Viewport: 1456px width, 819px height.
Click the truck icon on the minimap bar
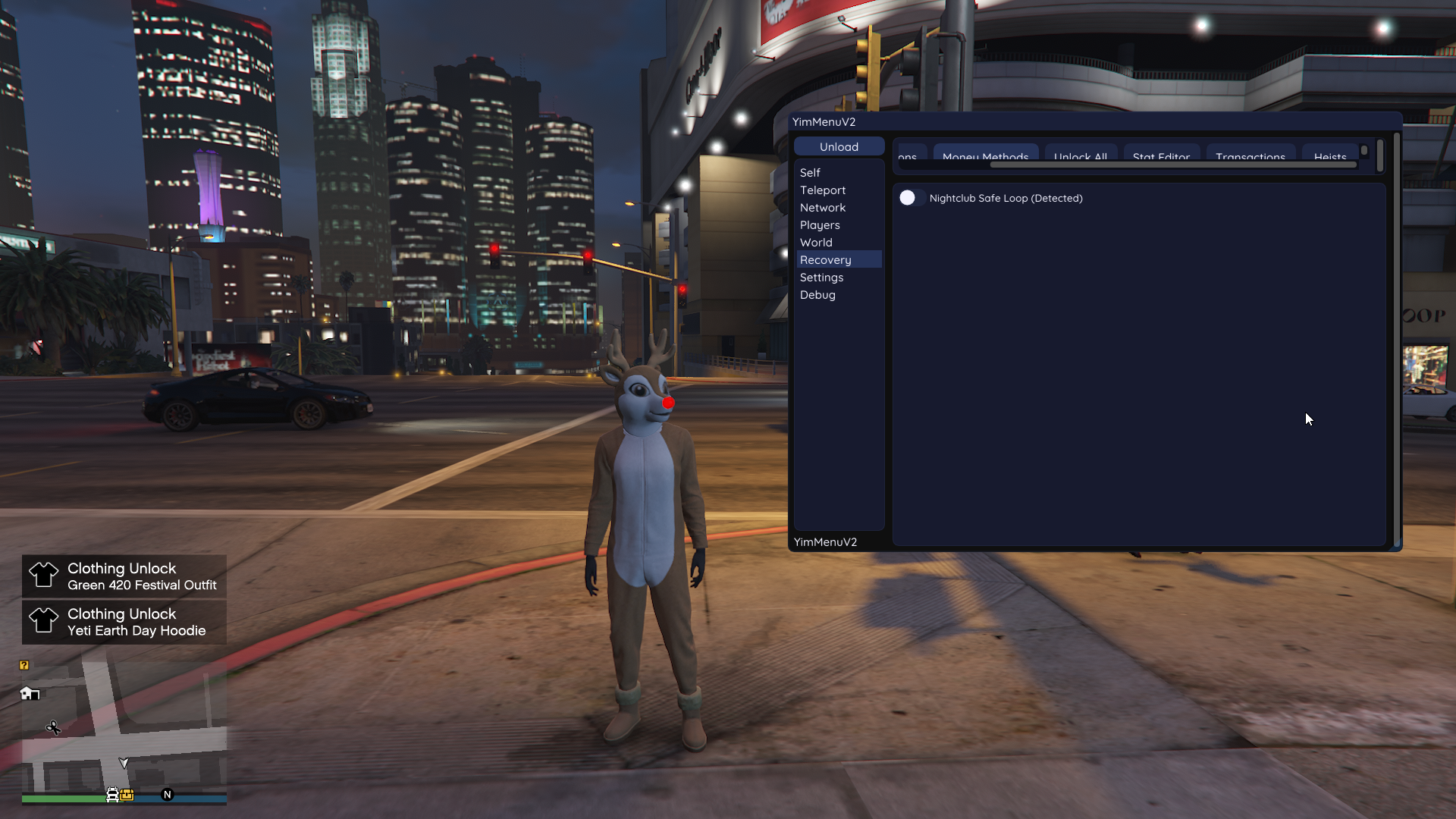click(x=112, y=795)
